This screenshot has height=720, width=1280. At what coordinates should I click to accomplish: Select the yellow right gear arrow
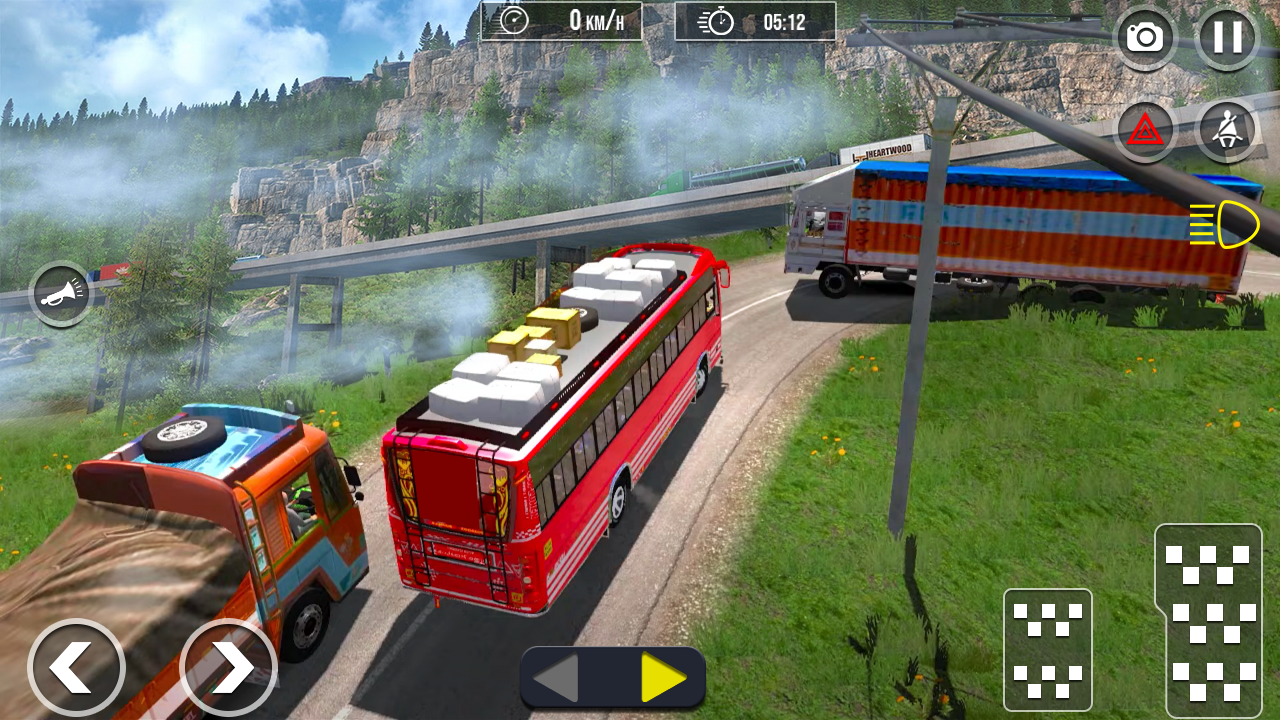click(662, 678)
